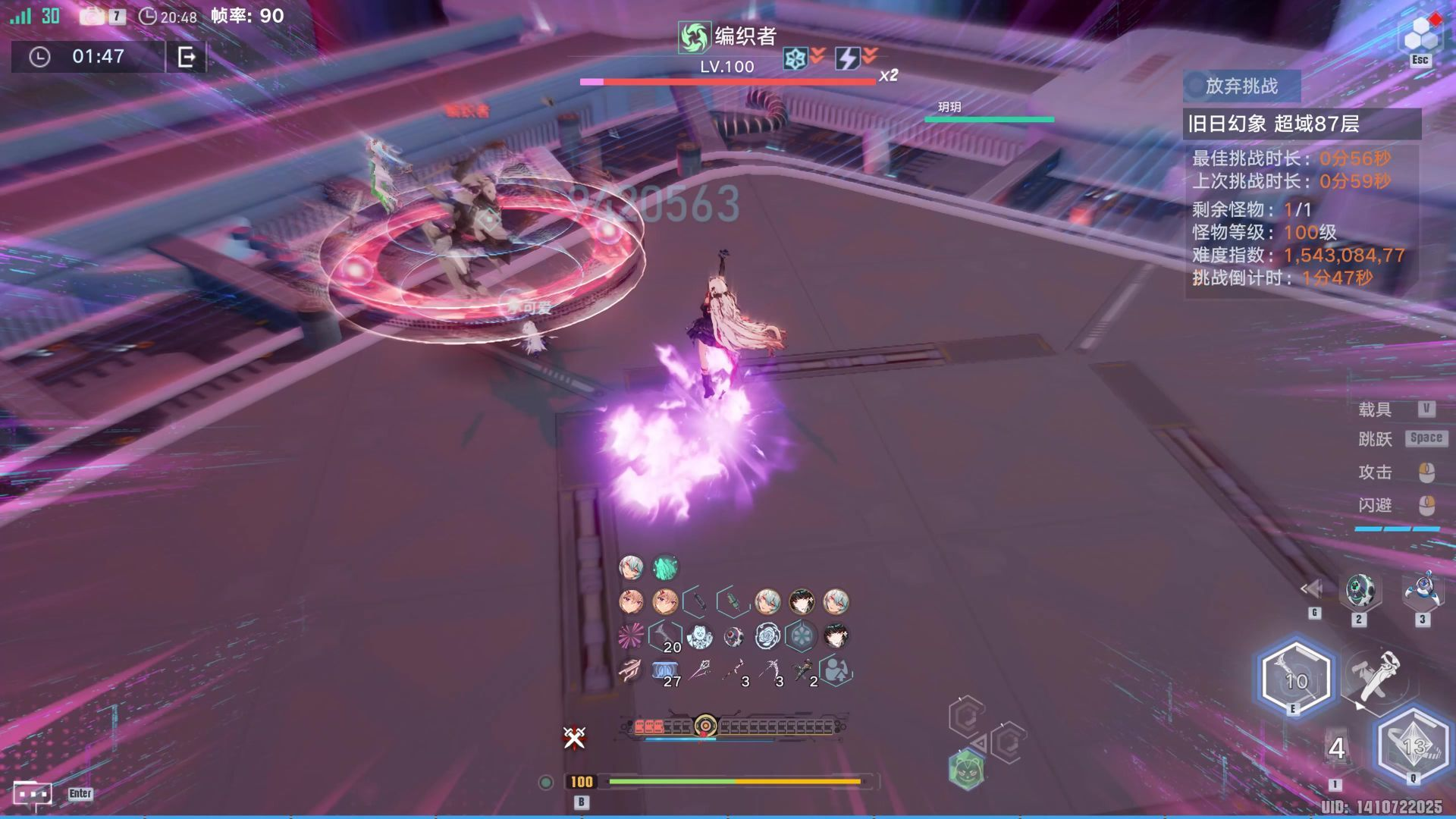Click the exit-door icon beside the timer
1456x819 pixels.
point(186,57)
